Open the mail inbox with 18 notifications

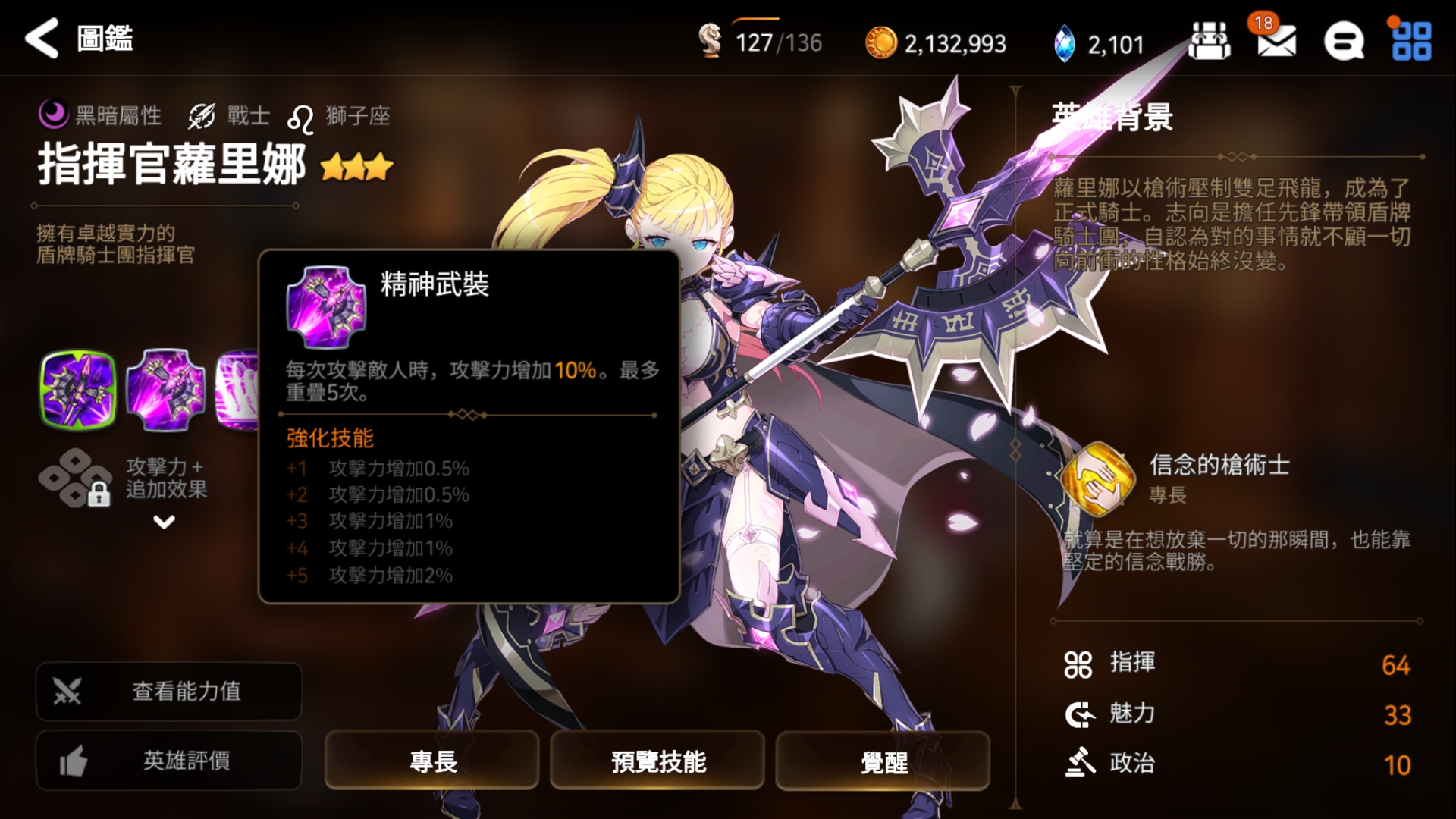[x=1278, y=42]
